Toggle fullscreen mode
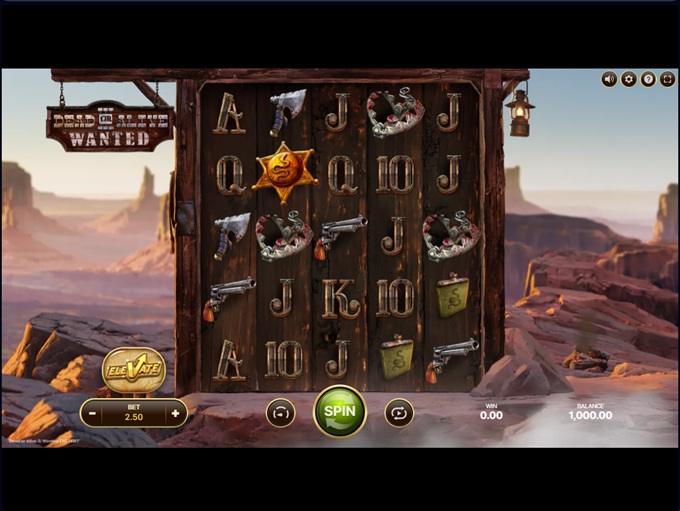This screenshot has width=680, height=511. point(666,79)
